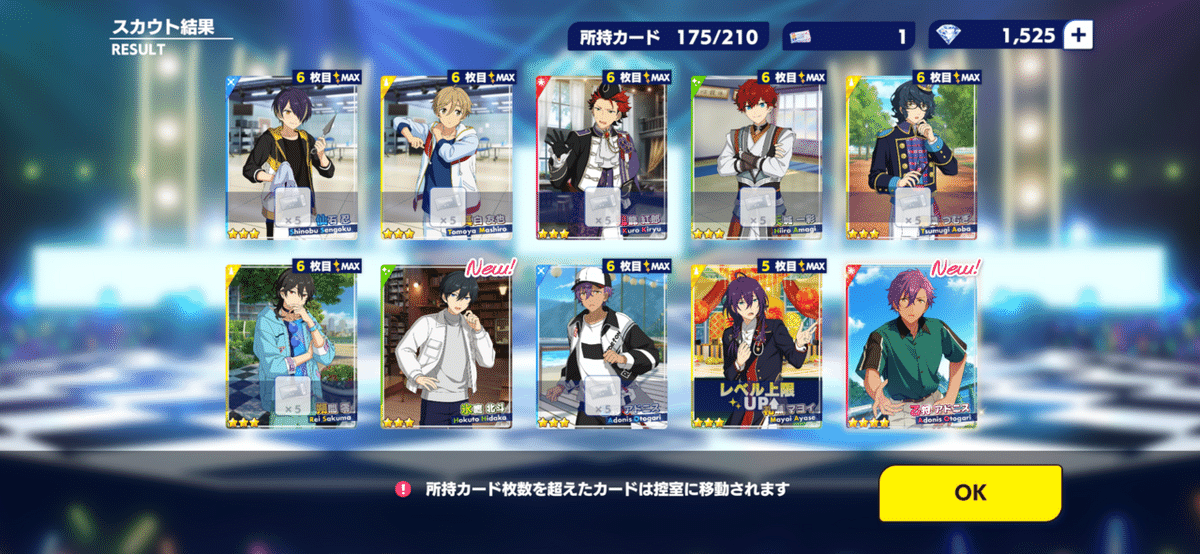View the Adonis card with white cap
This screenshot has height=554, width=1200.
[601, 346]
